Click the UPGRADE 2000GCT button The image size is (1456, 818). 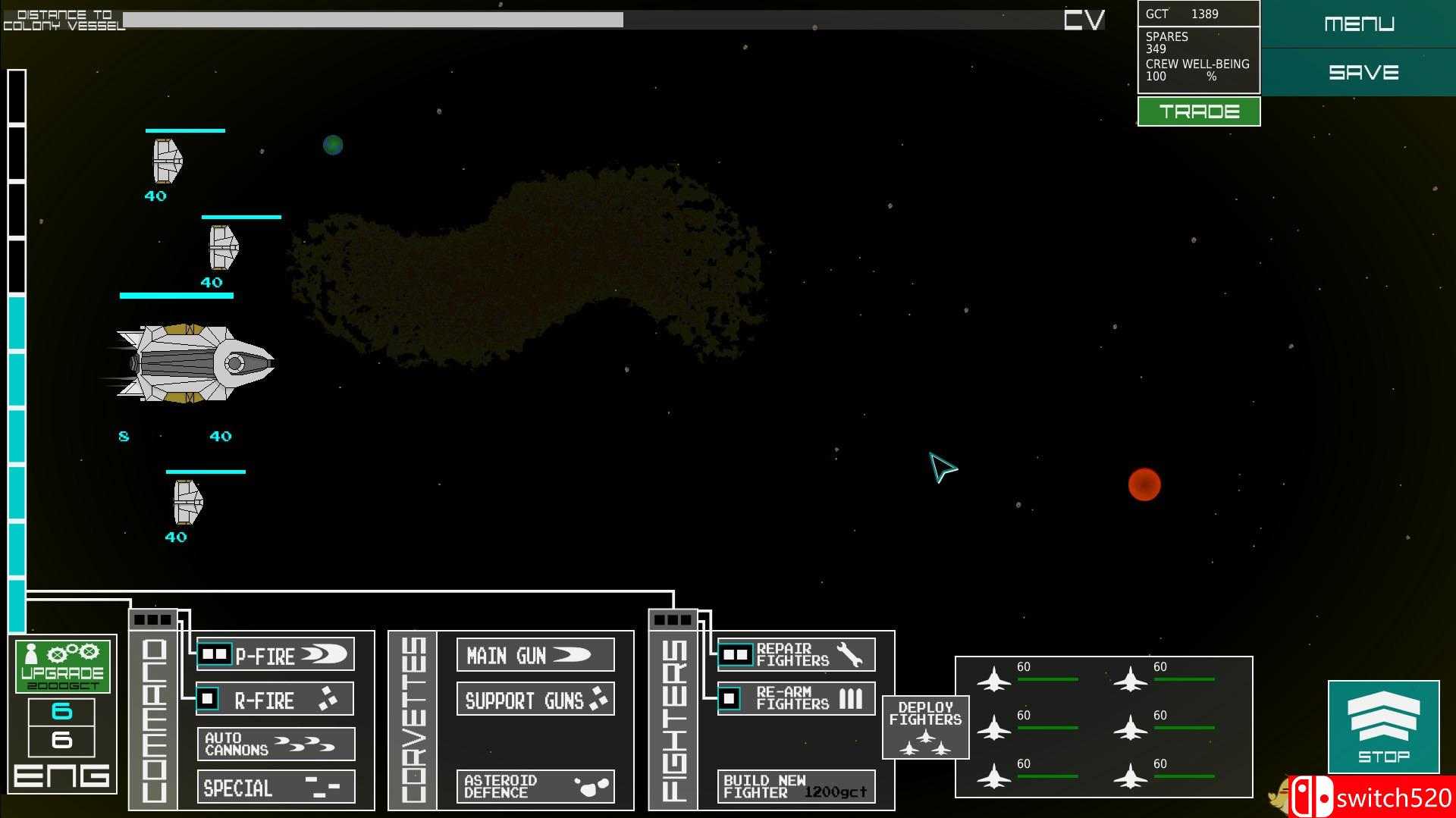pos(62,667)
